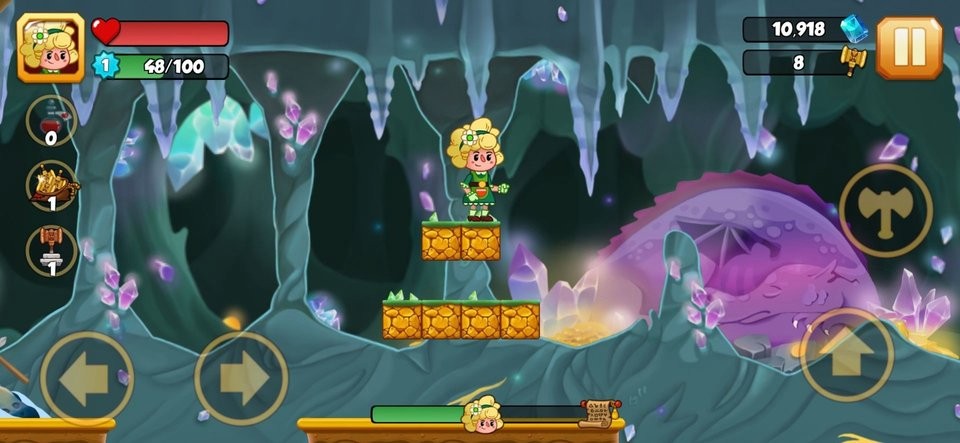
Task: Use the golden treasure item slot
Action: pos(52,186)
